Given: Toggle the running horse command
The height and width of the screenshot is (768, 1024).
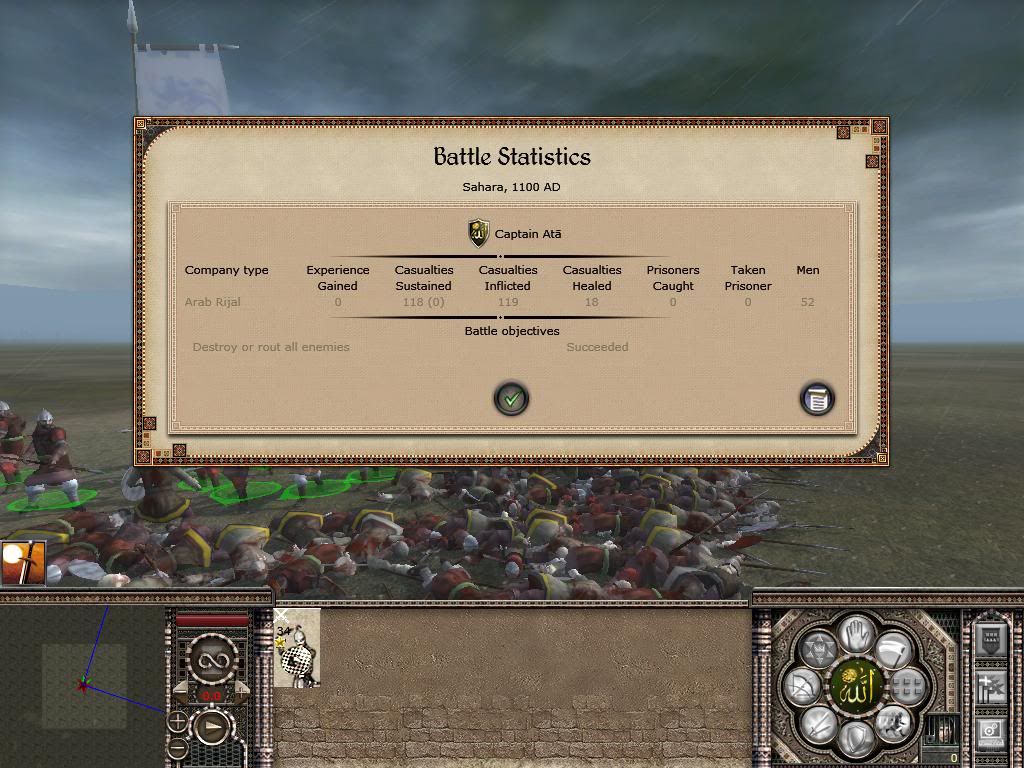Looking at the screenshot, I should 892,722.
